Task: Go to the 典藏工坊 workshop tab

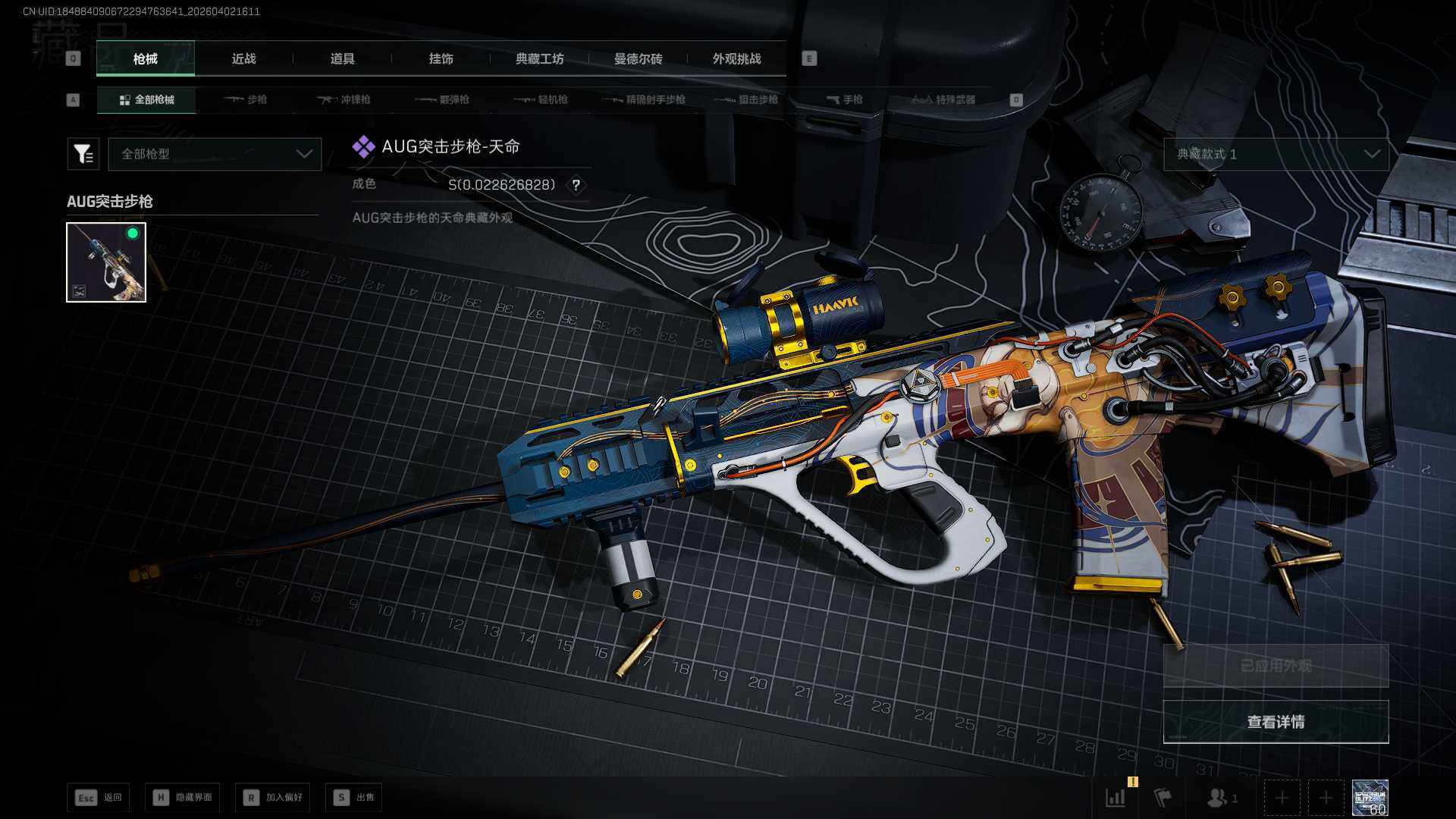Action: point(539,59)
